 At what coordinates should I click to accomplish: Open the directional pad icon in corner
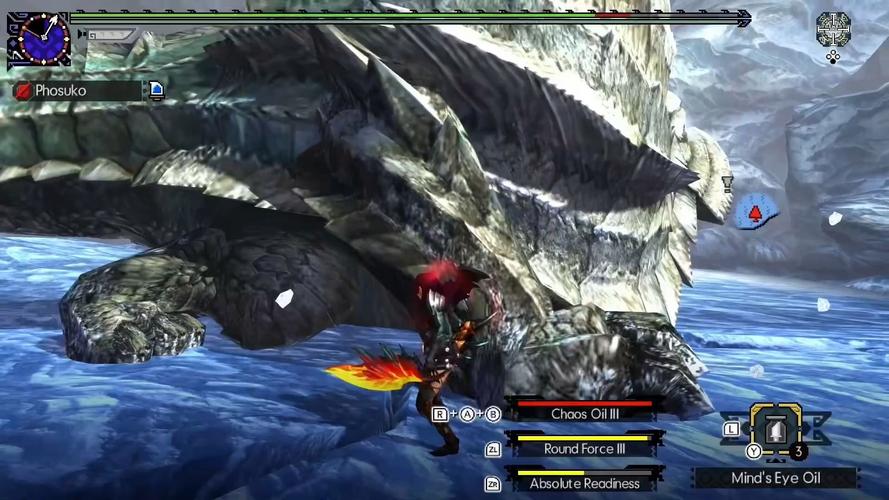coord(832,29)
